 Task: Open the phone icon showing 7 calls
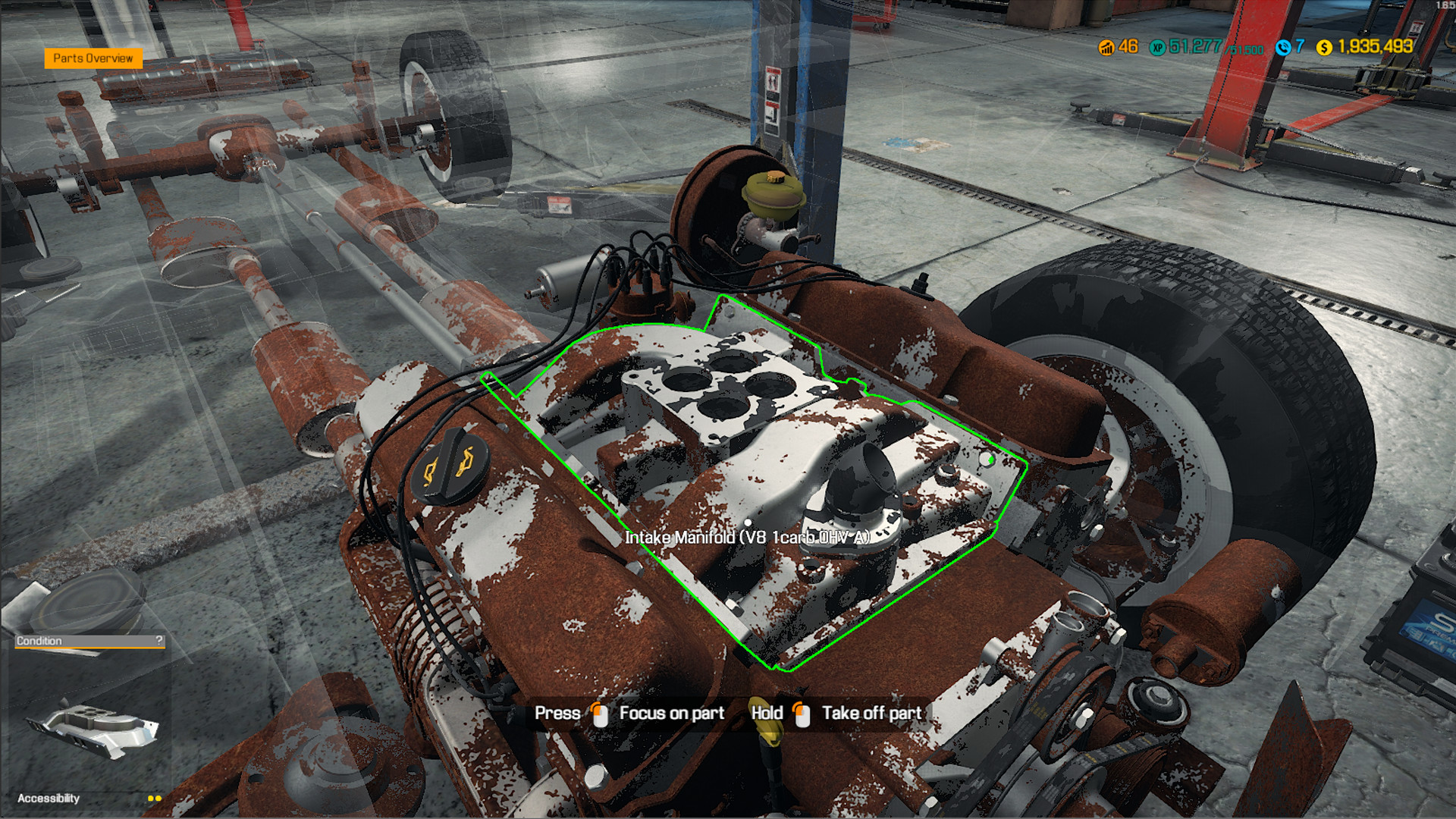click(1284, 48)
